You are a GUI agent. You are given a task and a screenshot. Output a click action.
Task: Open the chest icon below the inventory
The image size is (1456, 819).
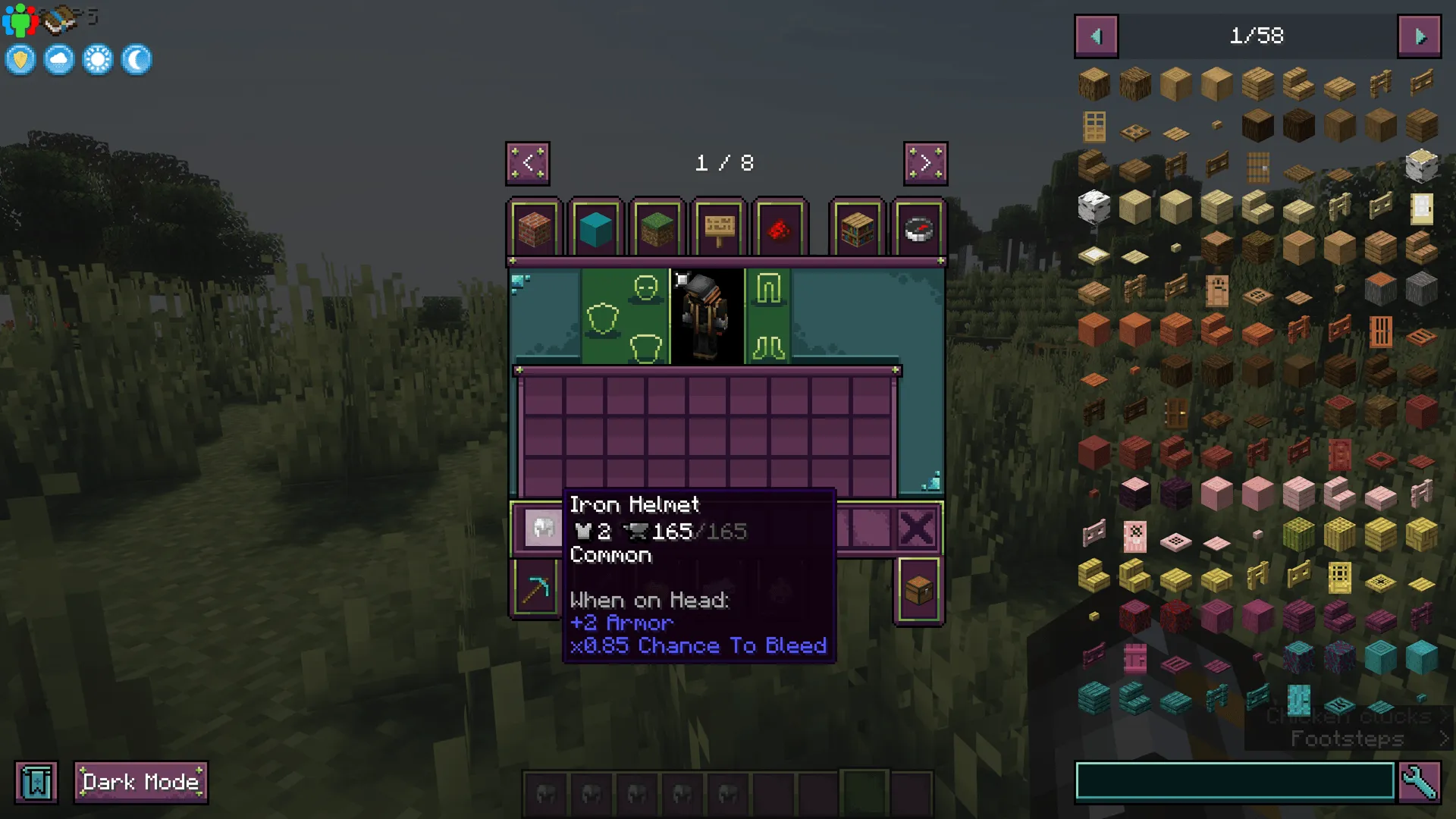[918, 589]
